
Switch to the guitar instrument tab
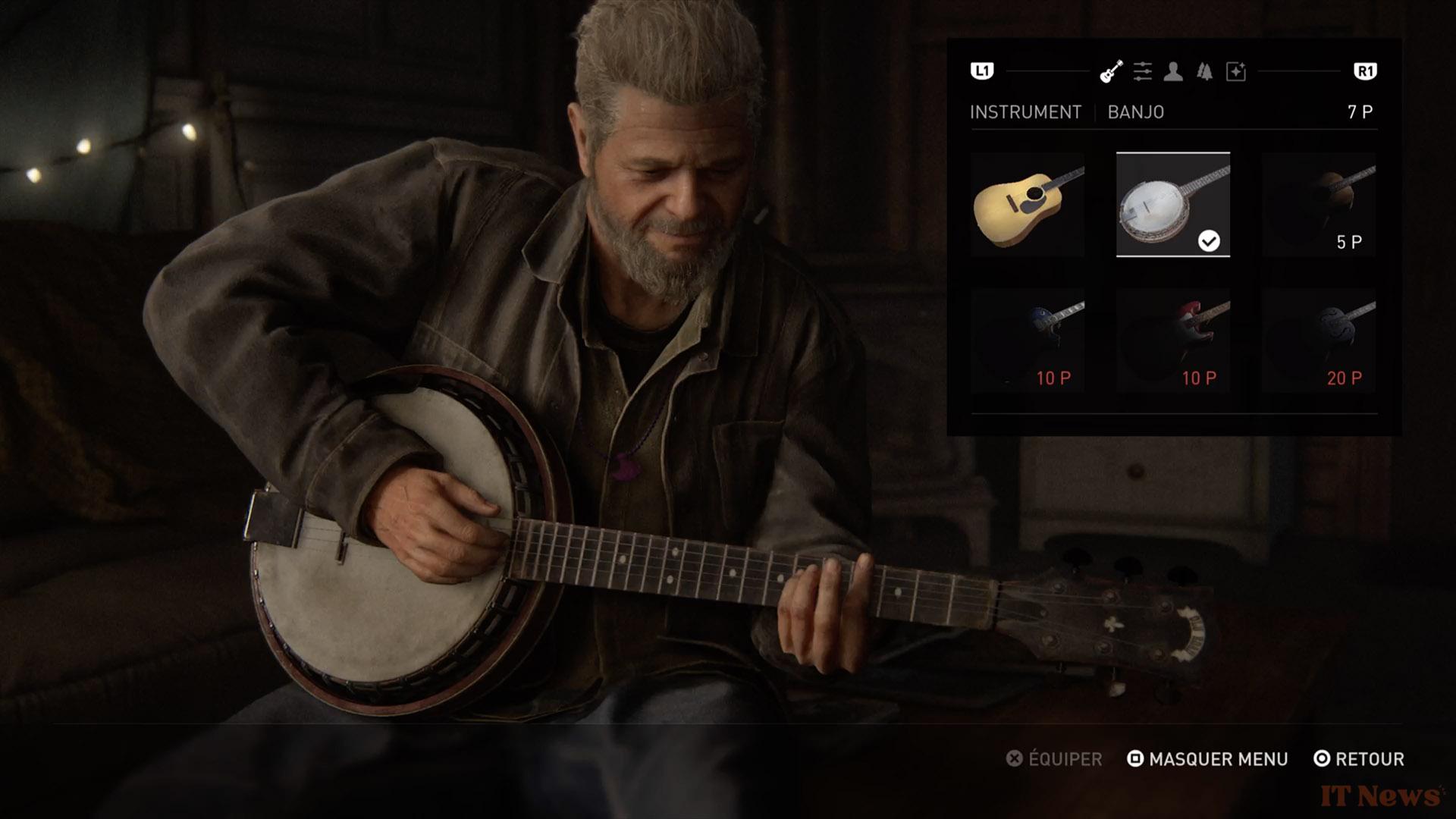click(x=1111, y=72)
